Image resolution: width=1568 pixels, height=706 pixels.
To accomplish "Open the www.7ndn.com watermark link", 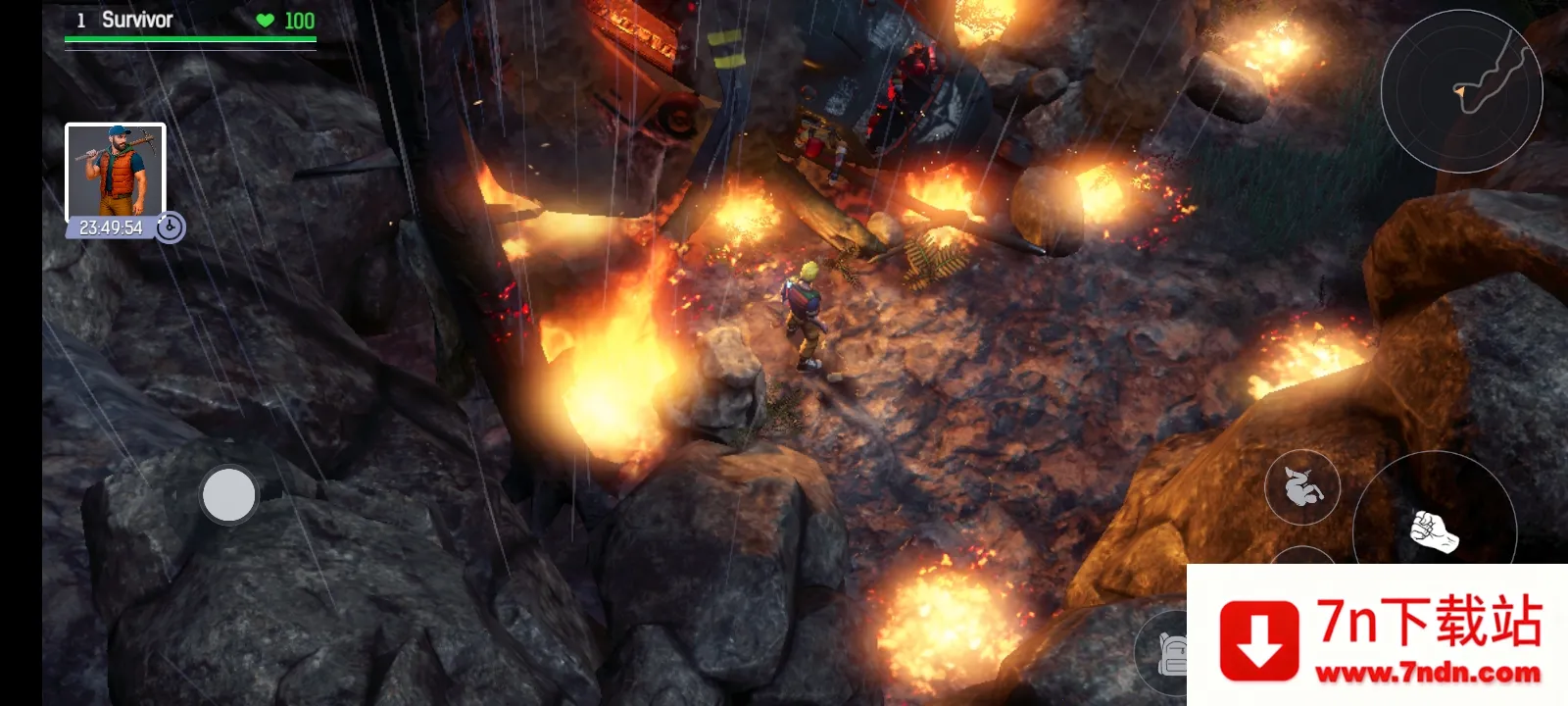I will 1428,674.
